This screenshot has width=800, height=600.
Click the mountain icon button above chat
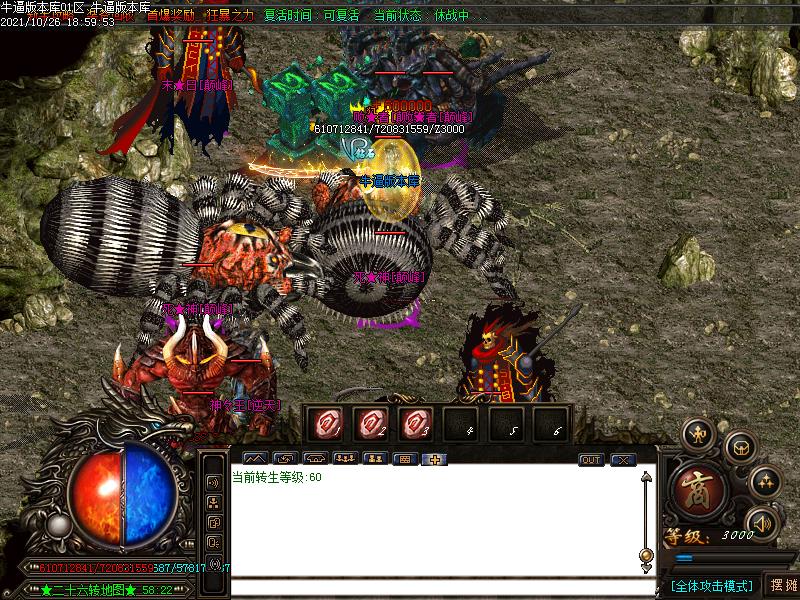tap(254, 459)
